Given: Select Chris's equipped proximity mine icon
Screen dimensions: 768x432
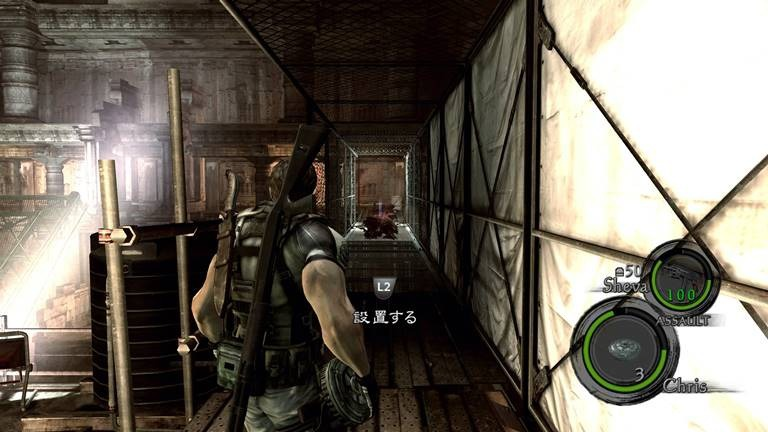Looking at the screenshot, I should (x=622, y=346).
